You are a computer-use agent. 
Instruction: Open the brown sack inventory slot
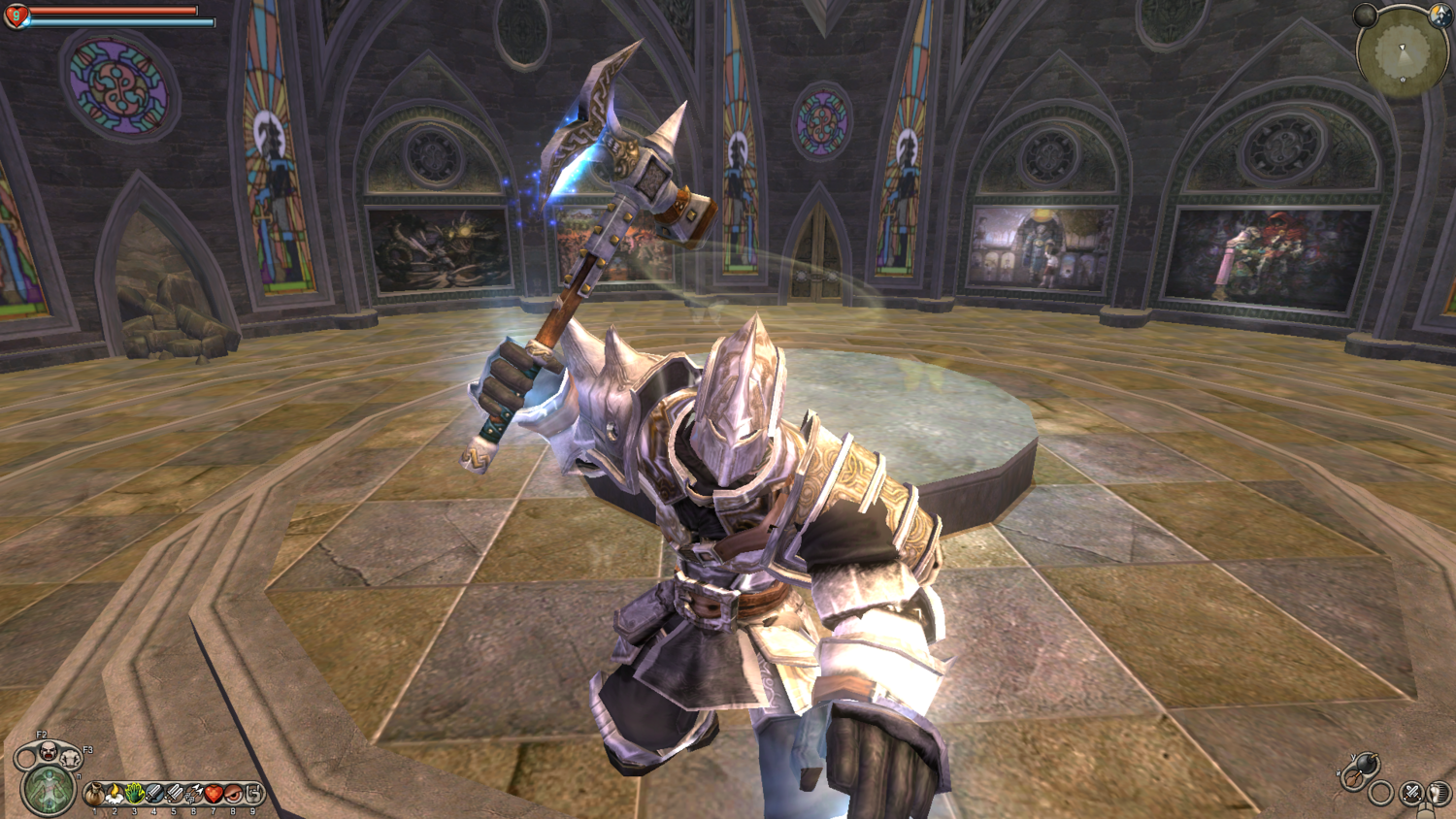95,795
